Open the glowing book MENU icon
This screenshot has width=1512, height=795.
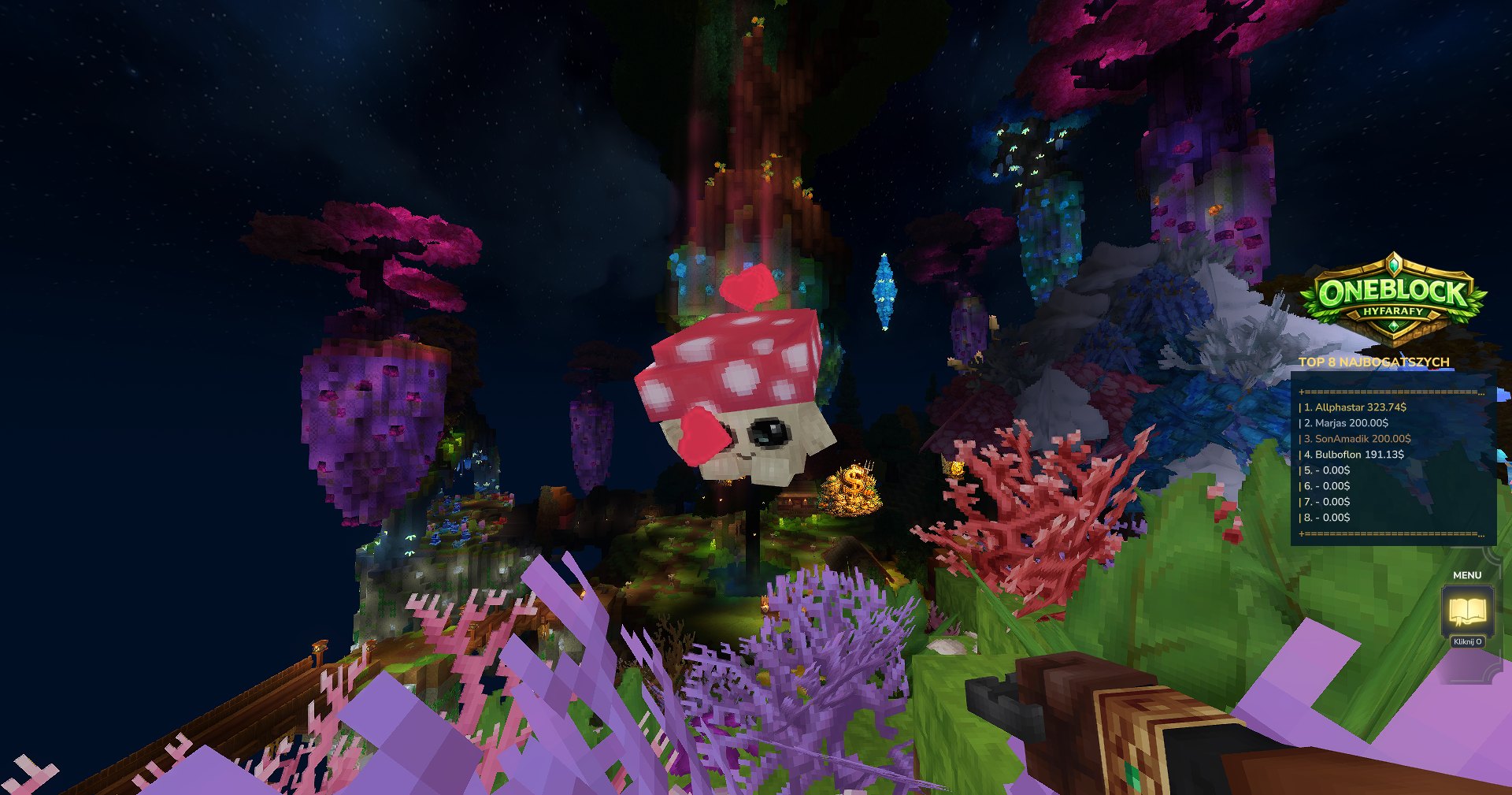(x=1467, y=608)
